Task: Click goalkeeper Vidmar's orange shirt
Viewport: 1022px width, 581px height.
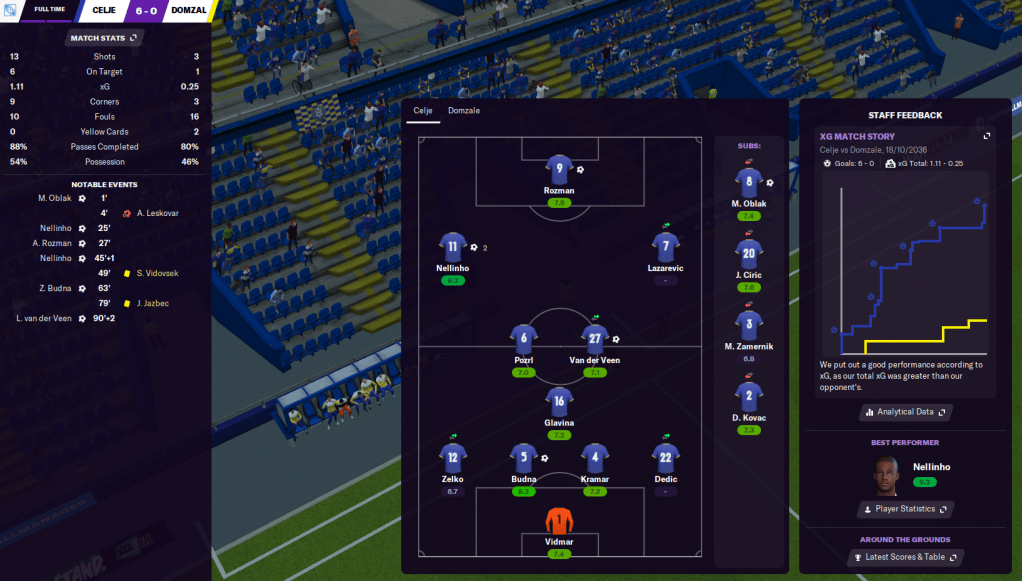Action: tap(559, 520)
